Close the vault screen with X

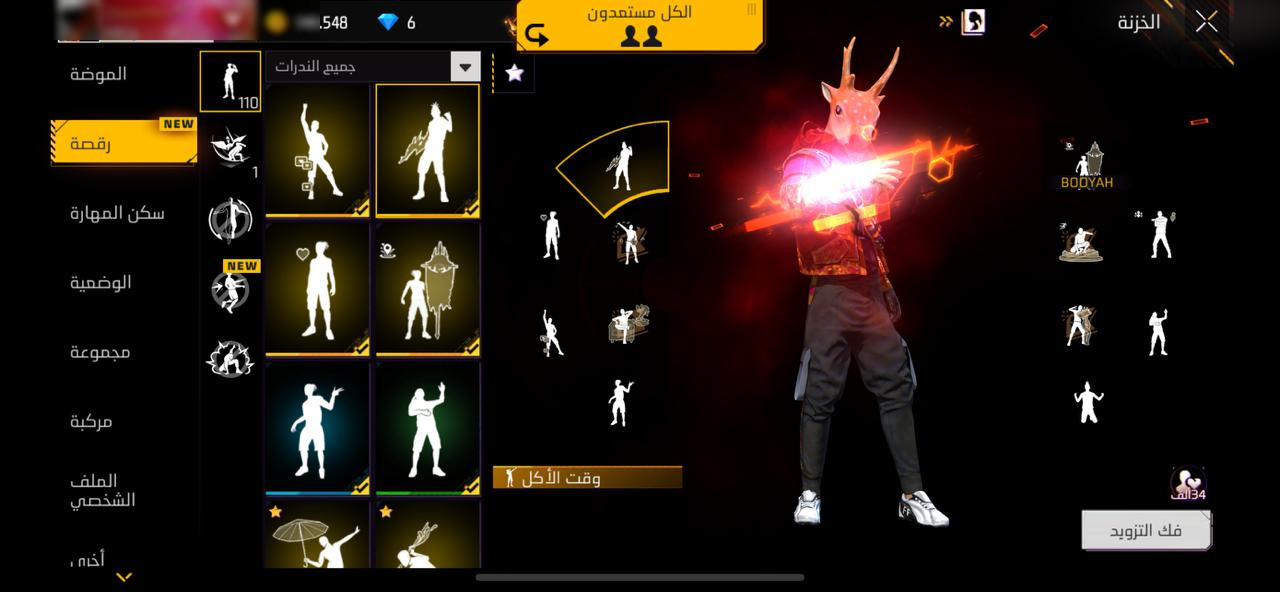[x=1207, y=22]
